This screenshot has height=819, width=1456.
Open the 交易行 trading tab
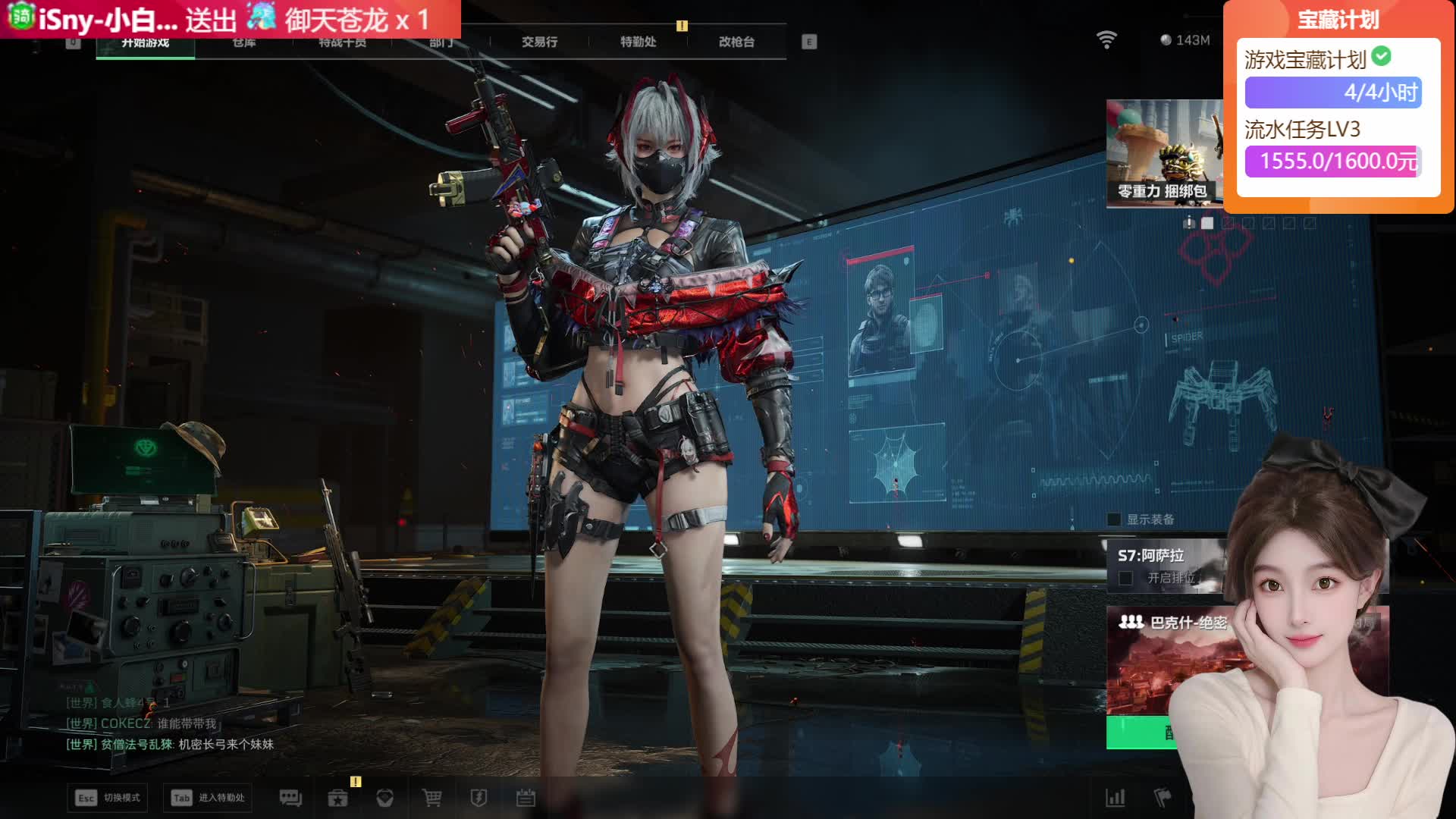coord(539,42)
